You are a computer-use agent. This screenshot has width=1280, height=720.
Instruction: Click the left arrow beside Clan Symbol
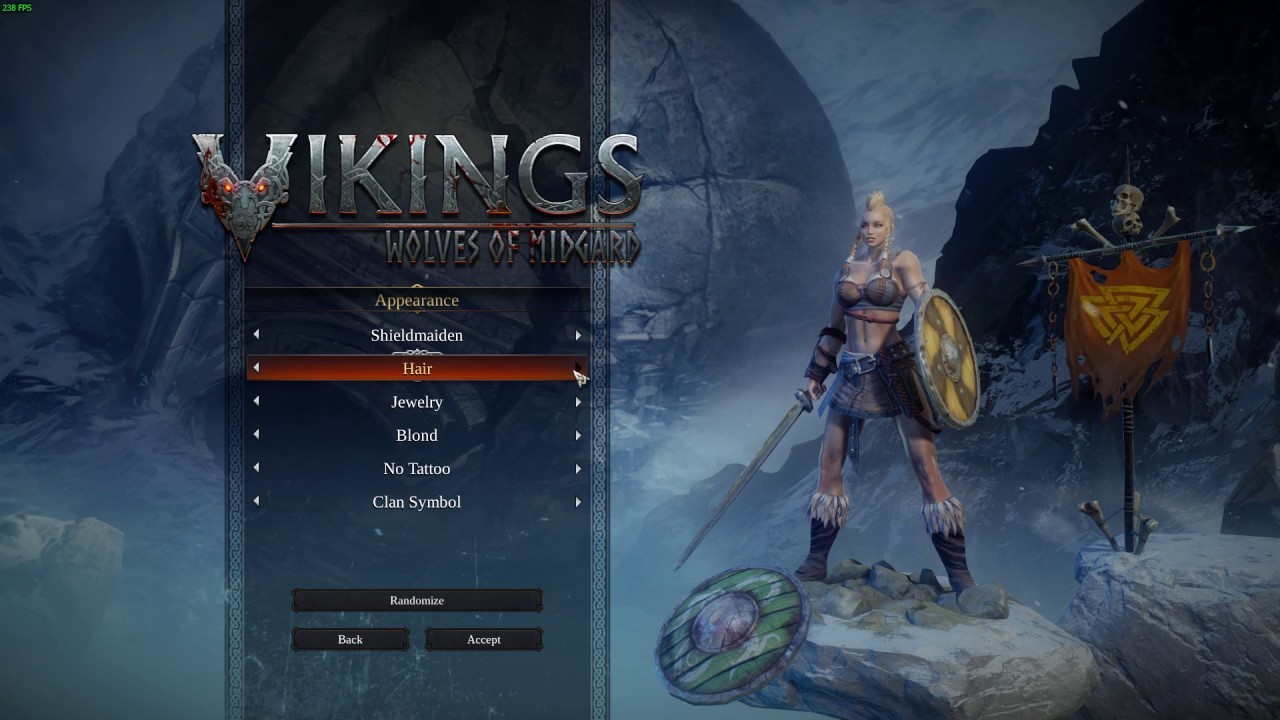coord(256,502)
